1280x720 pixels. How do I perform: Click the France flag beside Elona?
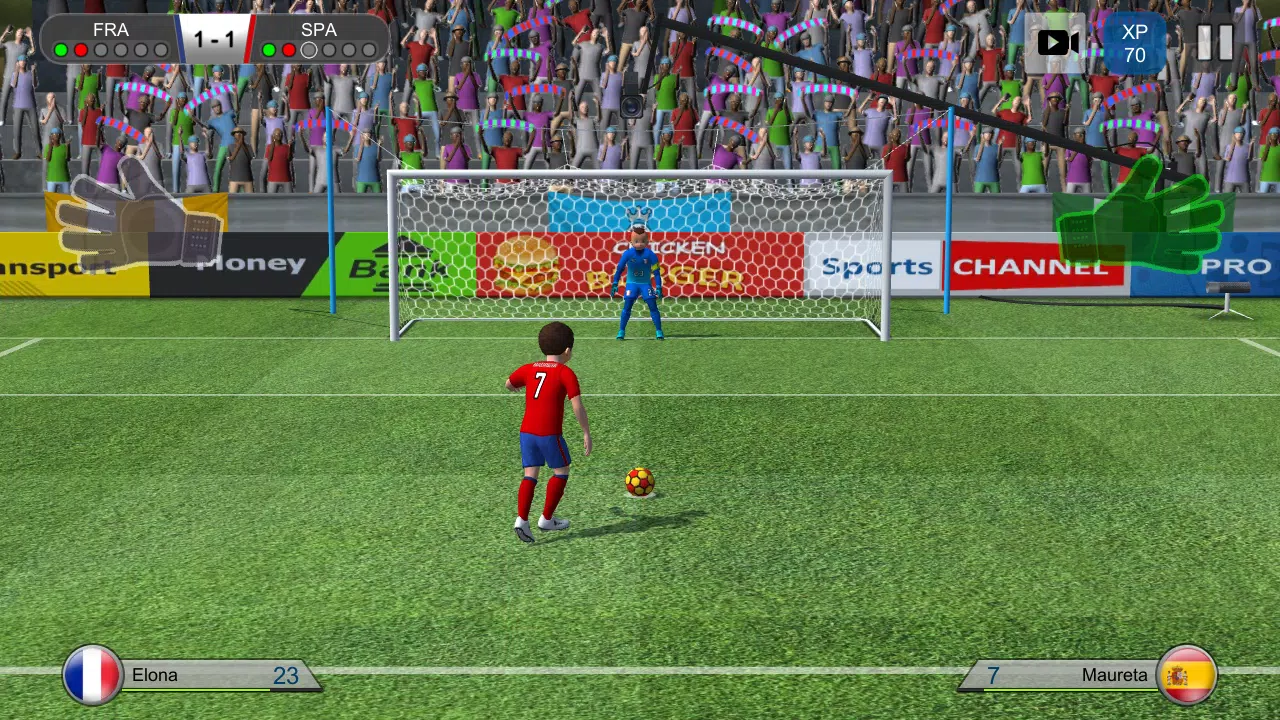[x=92, y=674]
